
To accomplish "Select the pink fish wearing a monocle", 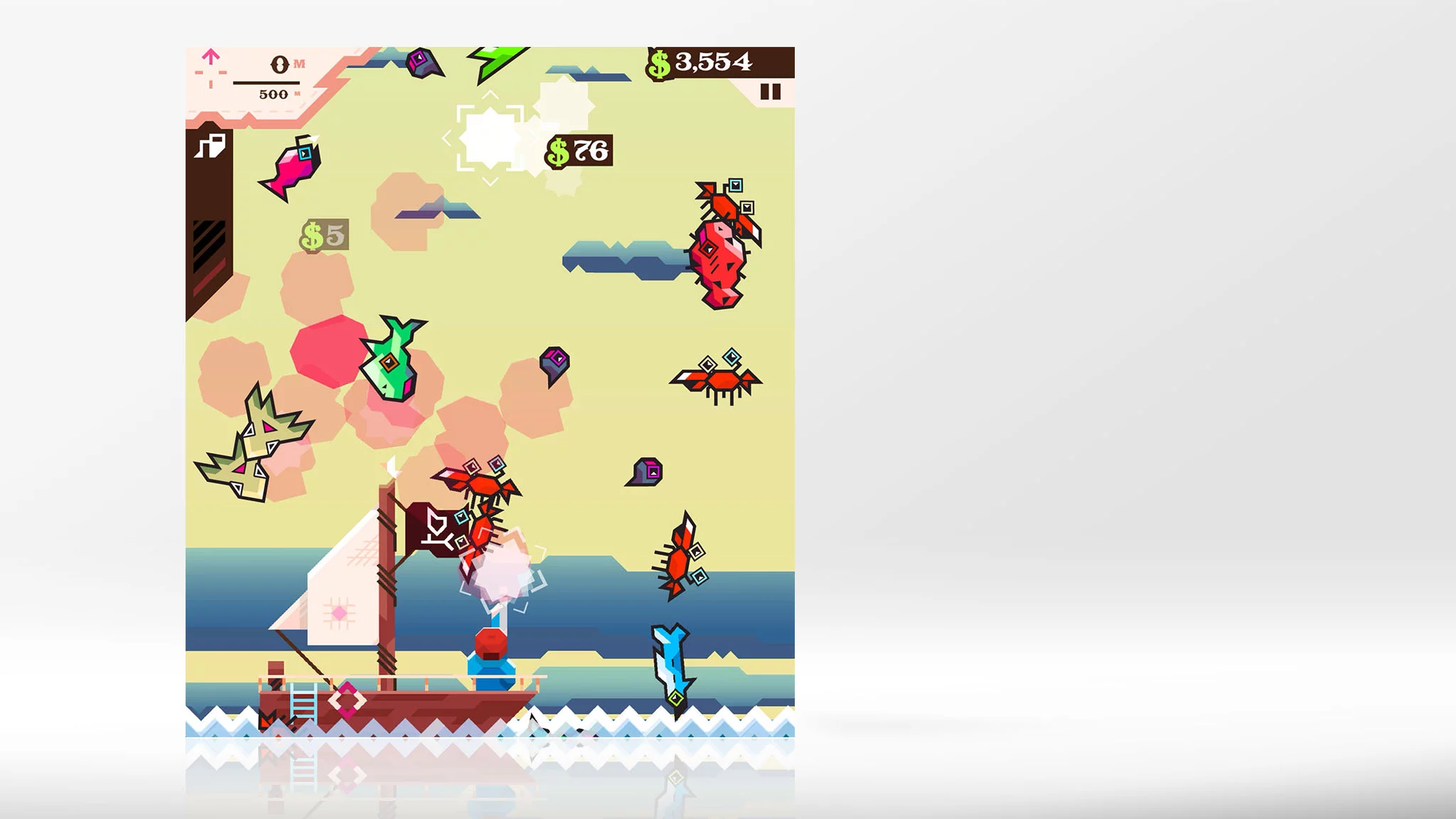I will (x=294, y=165).
